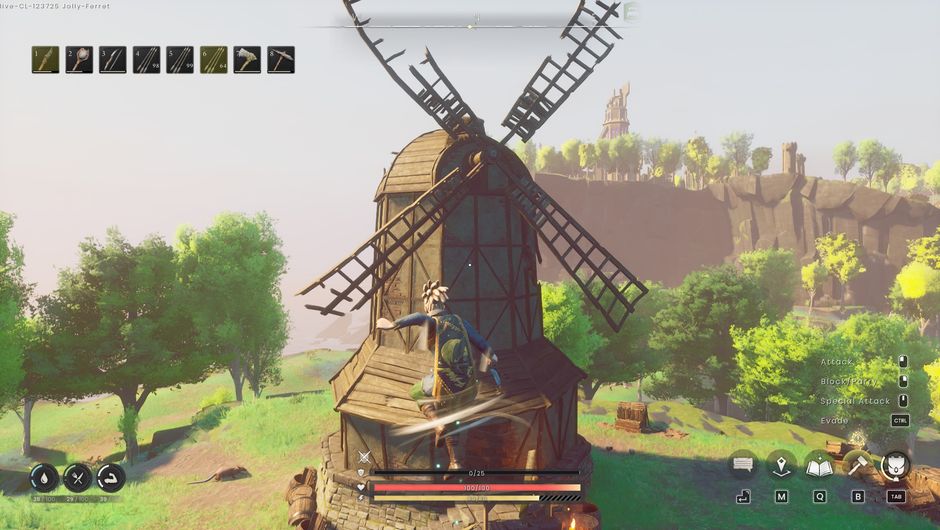Equip the pickaxe in hotbar slot 8
940x530 pixels.
coord(281,60)
